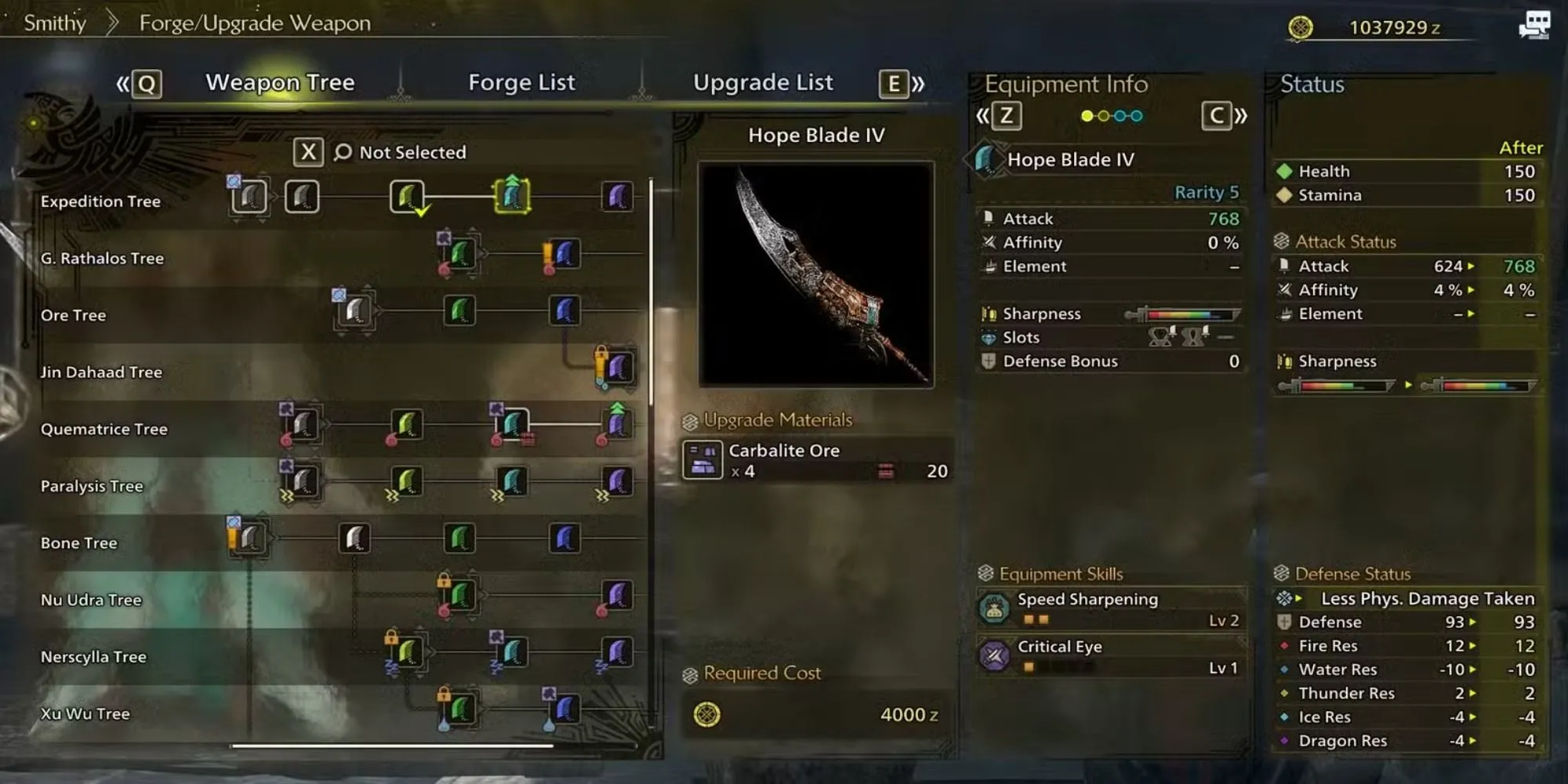The height and width of the screenshot is (784, 1568).
Task: Open the chat icon in the corner
Action: tap(1534, 25)
